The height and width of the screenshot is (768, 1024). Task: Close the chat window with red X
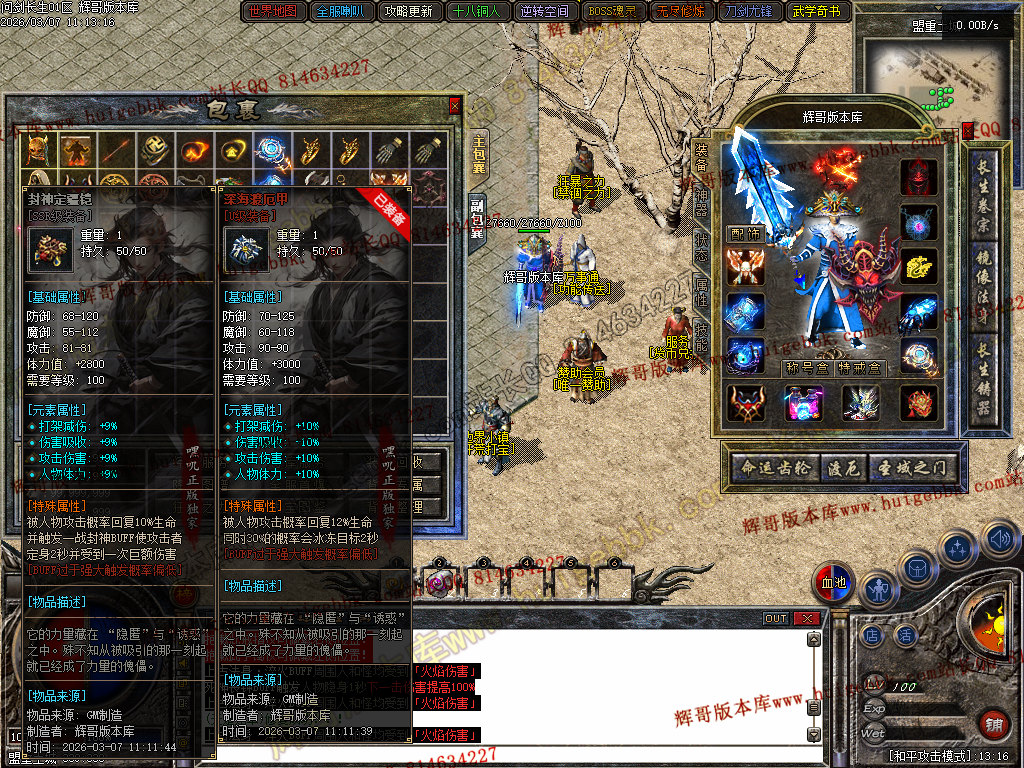pos(806,619)
